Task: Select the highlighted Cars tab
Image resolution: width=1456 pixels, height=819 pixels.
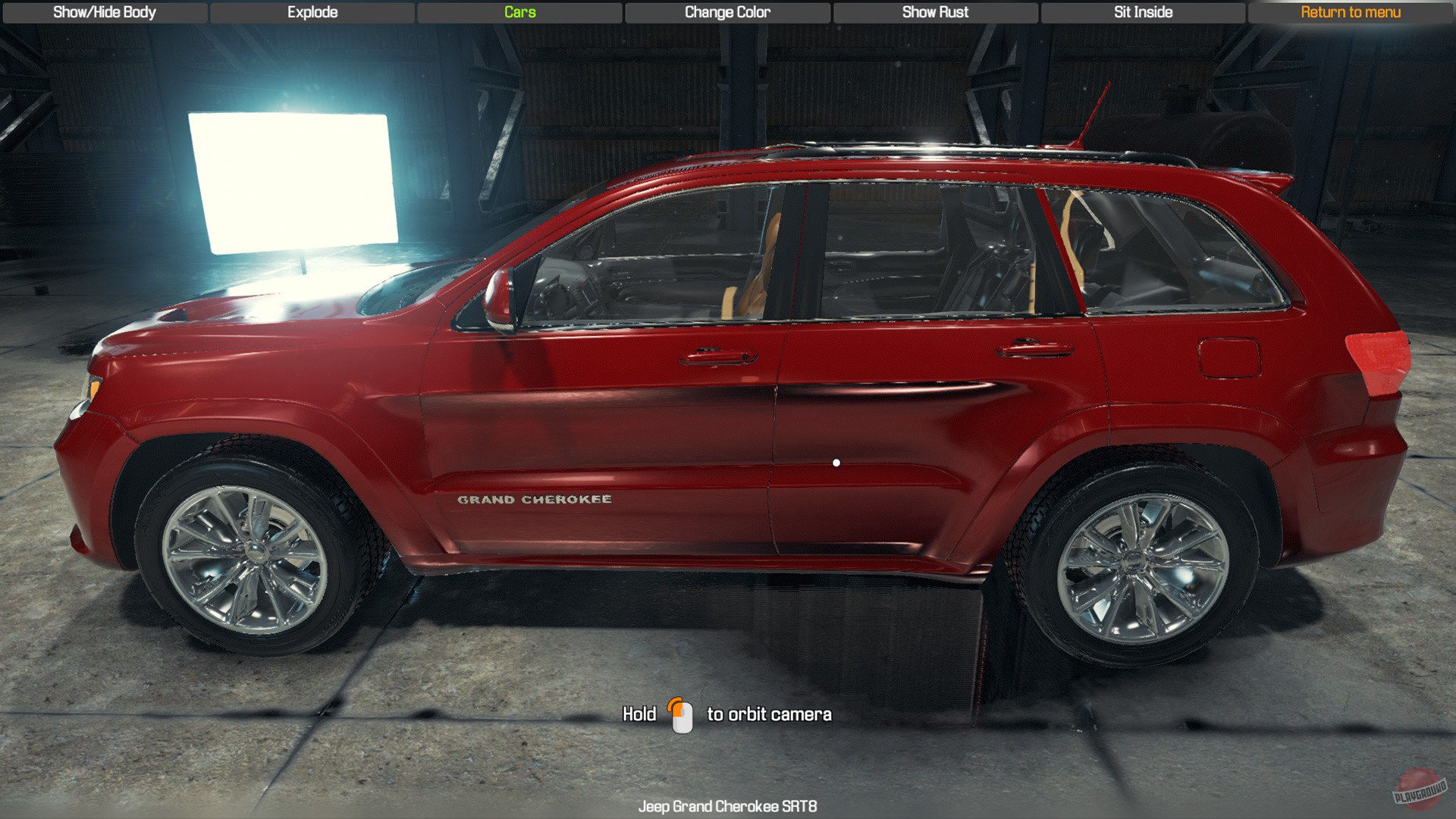Action: (519, 12)
